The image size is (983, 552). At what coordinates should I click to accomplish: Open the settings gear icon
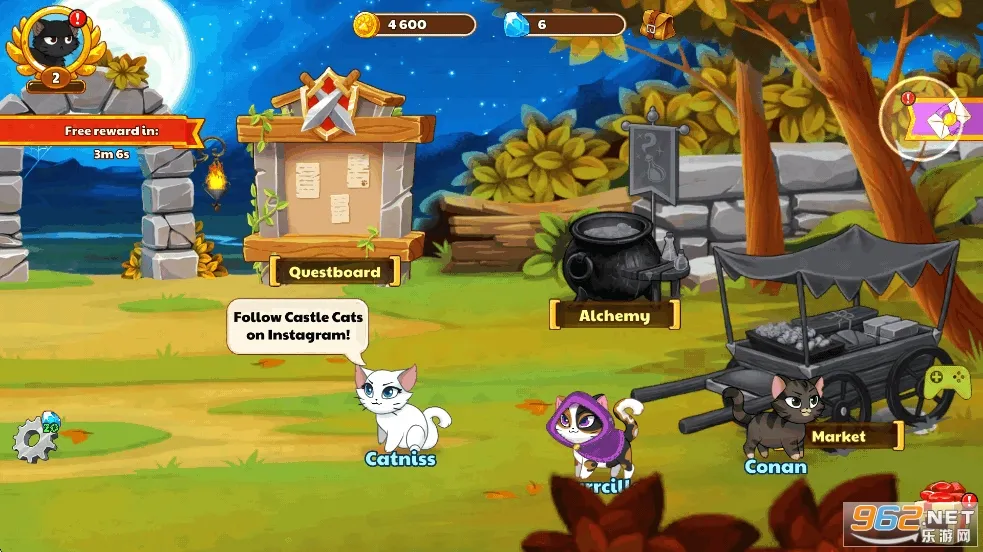click(34, 440)
